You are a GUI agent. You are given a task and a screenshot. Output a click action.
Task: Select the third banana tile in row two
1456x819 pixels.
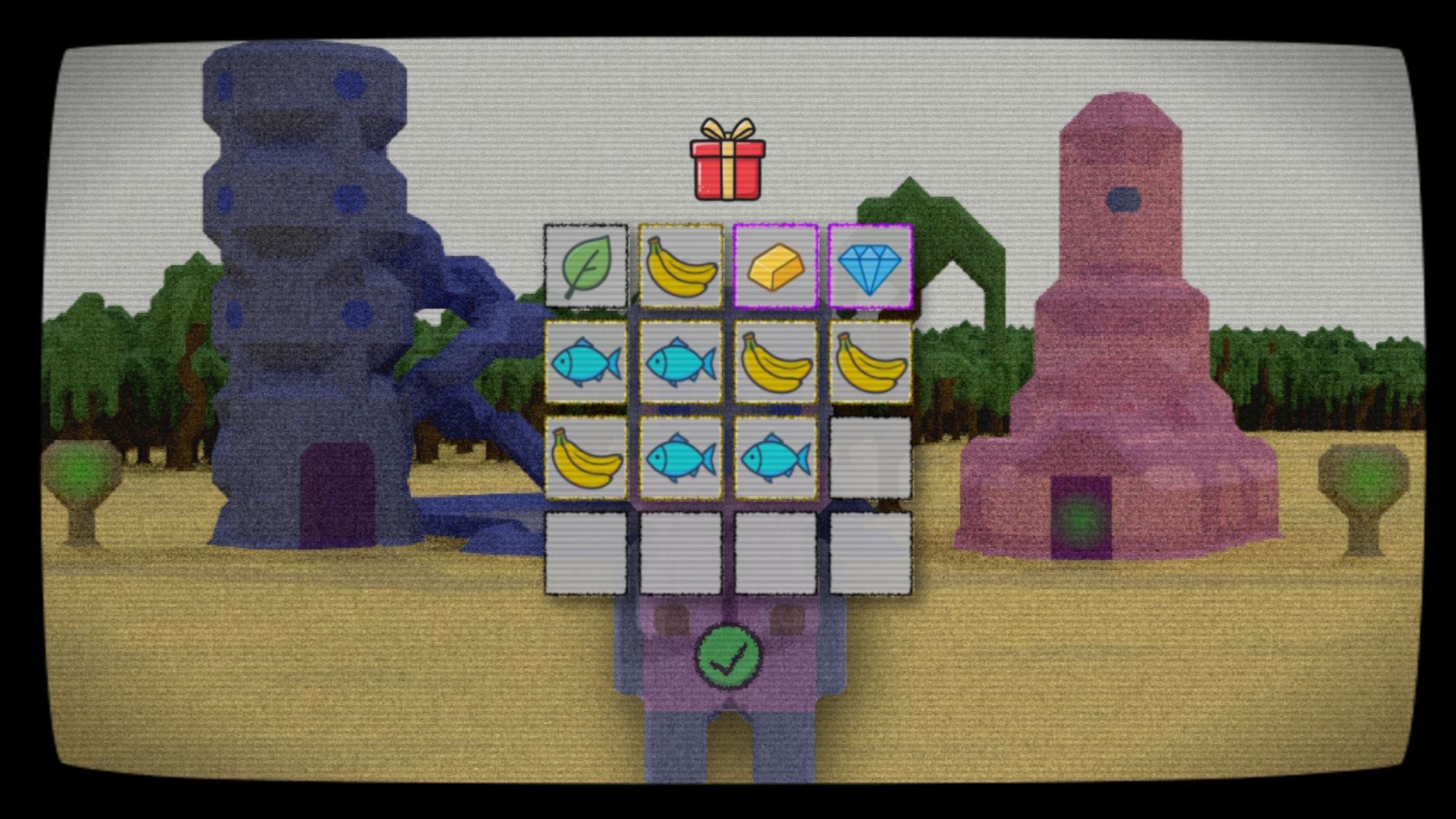click(x=776, y=362)
